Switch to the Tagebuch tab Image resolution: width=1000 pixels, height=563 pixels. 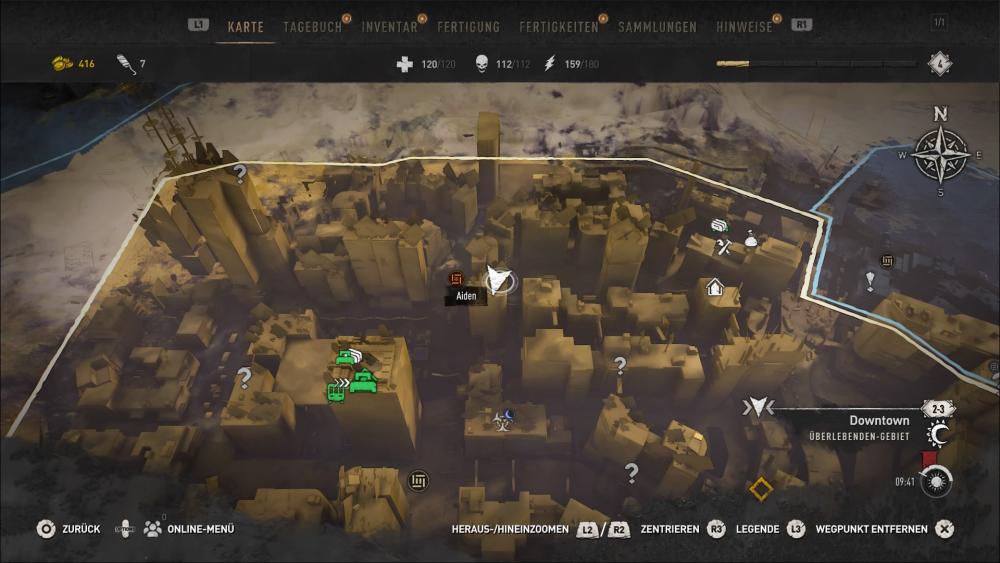pyautogui.click(x=312, y=27)
